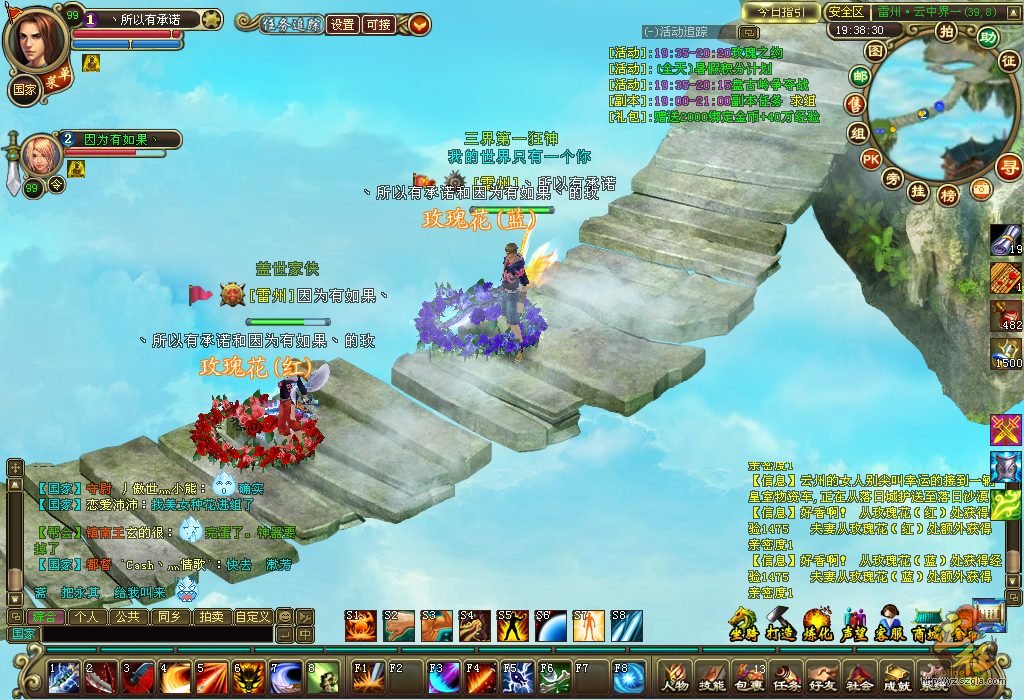Open the 人物 character panel
The height and width of the screenshot is (700, 1024).
[675, 675]
